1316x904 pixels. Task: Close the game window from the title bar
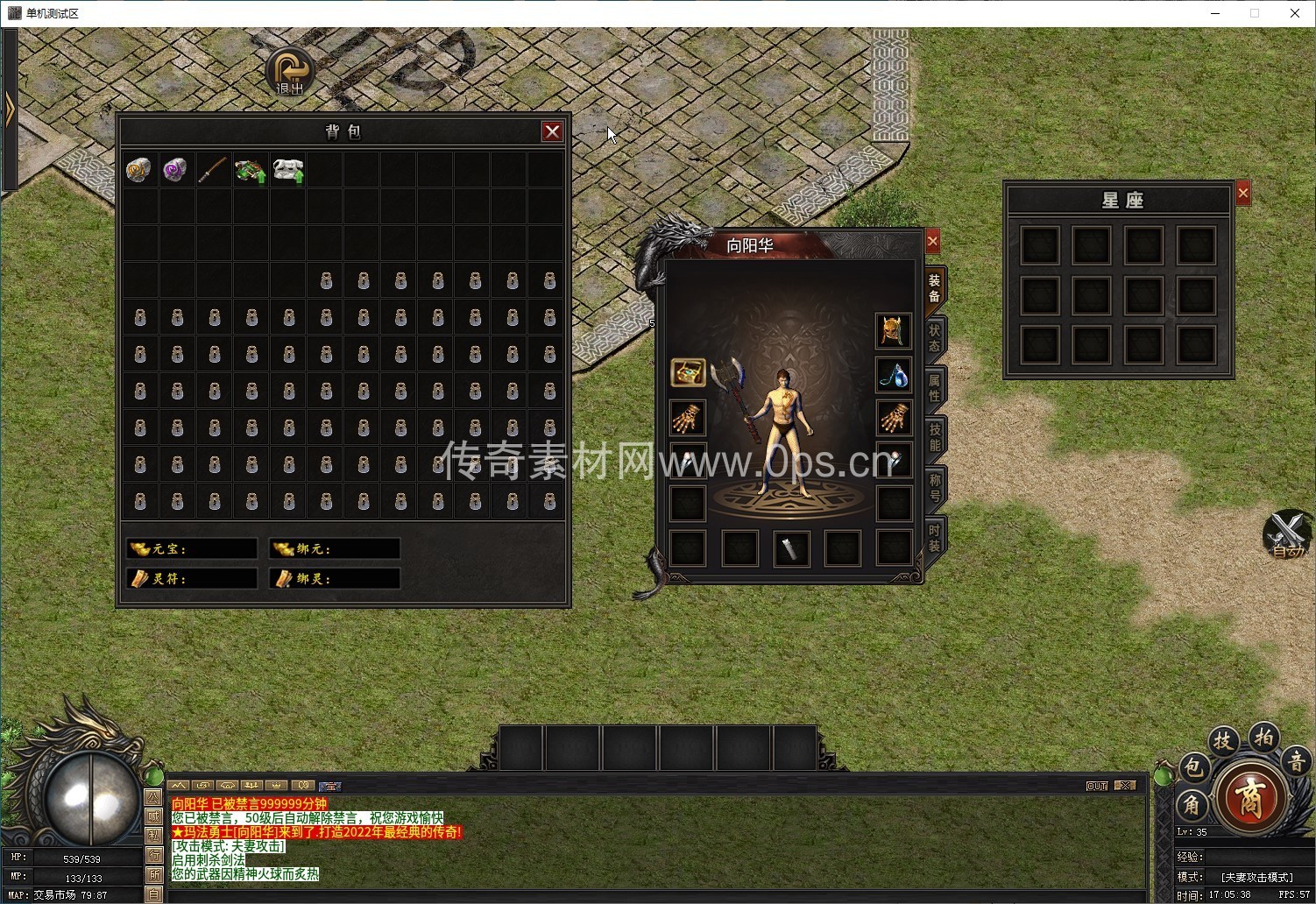coord(1295,13)
